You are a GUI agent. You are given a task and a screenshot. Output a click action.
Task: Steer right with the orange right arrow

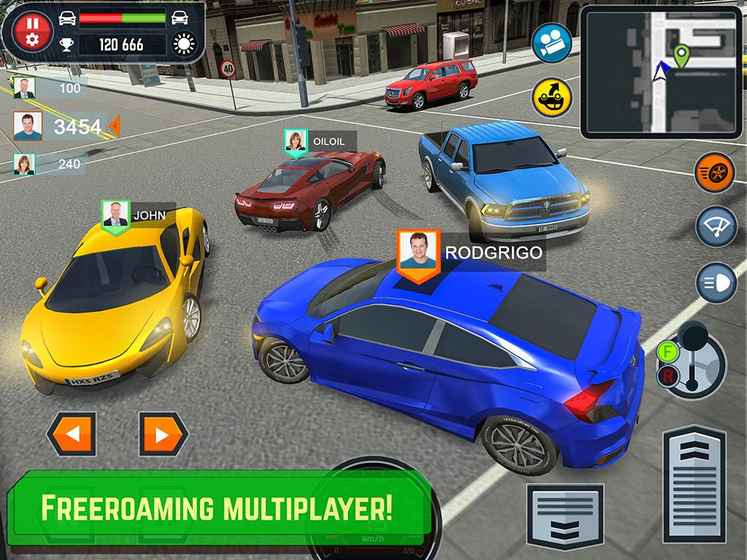click(x=160, y=434)
